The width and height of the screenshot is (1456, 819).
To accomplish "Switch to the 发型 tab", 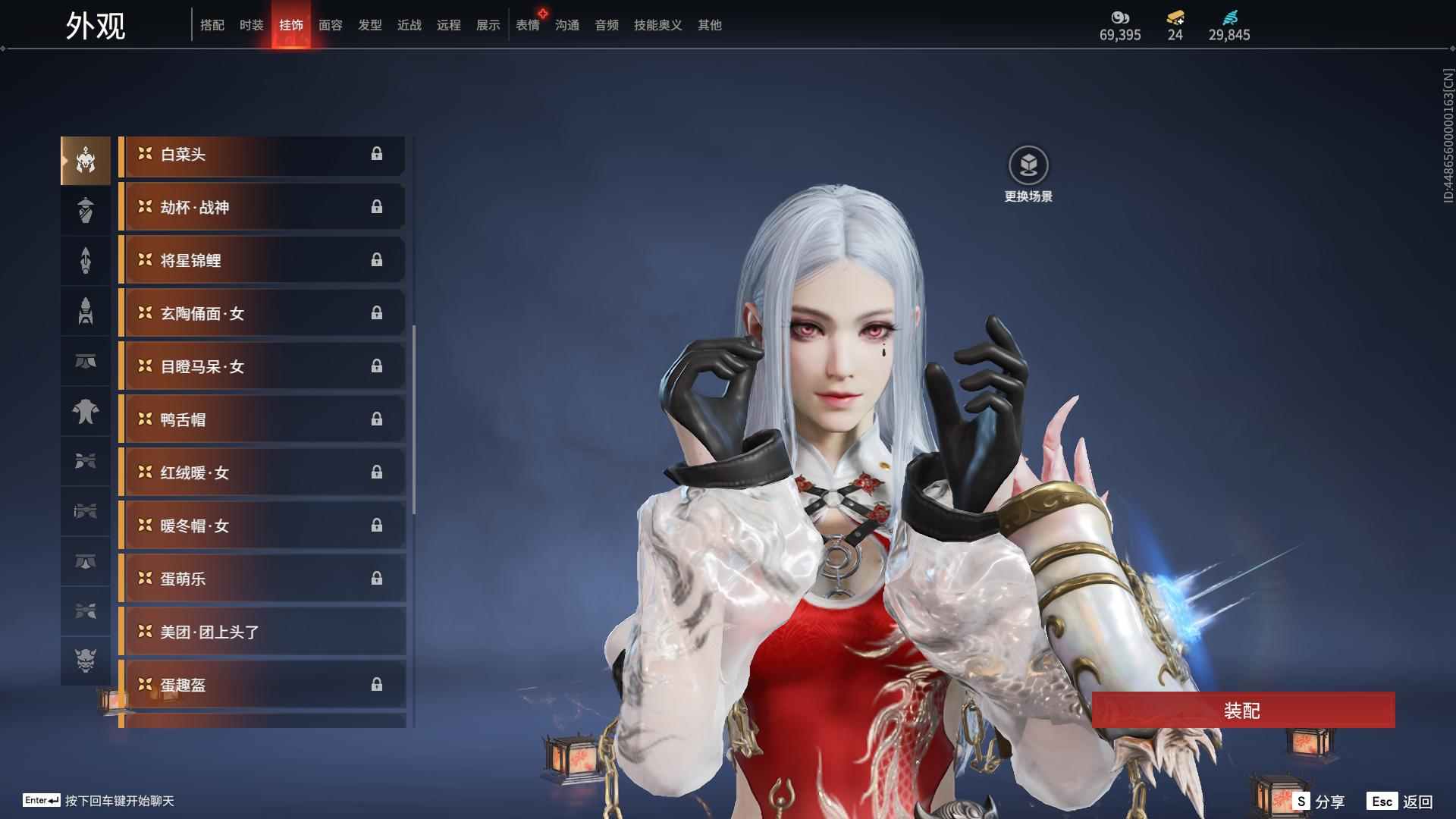I will click(x=370, y=25).
